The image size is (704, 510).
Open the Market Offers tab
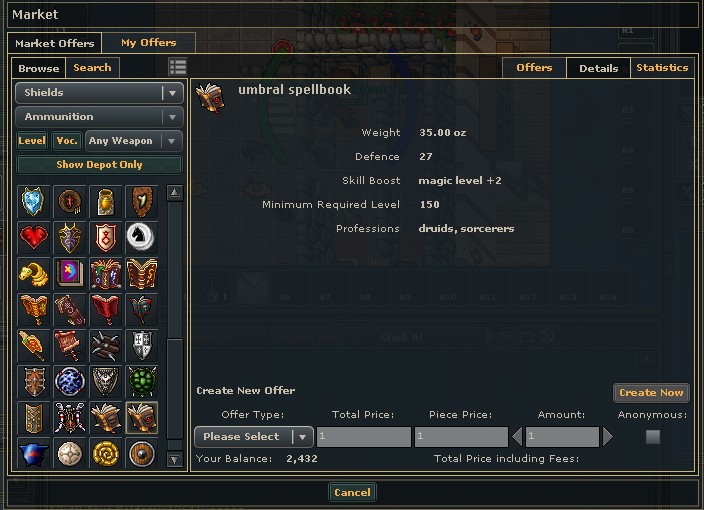55,43
